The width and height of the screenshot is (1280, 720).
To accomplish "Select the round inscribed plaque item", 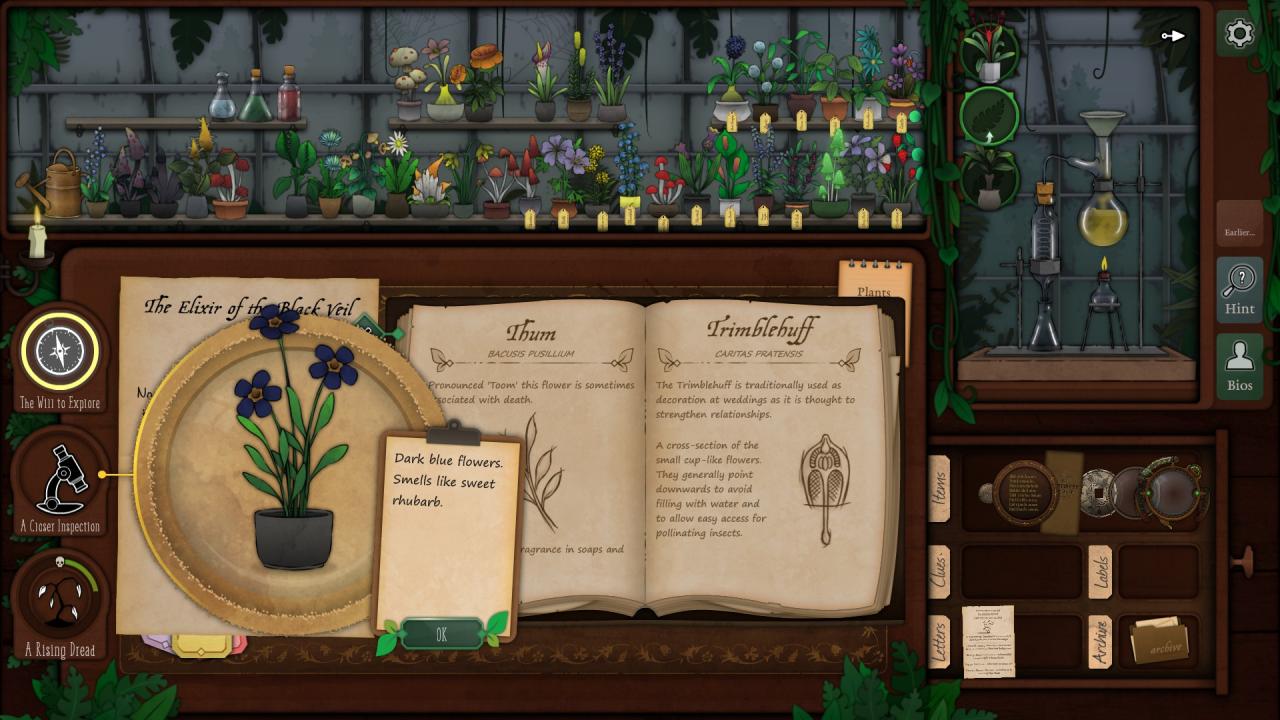I will (x=1023, y=492).
